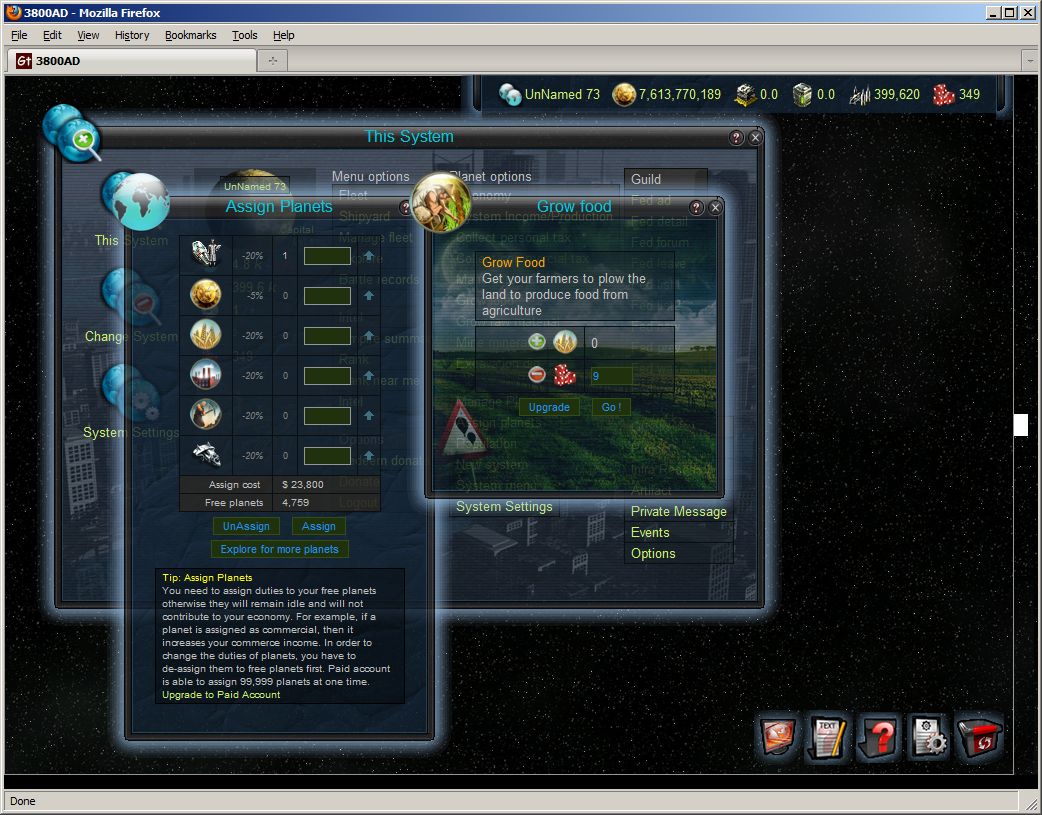Click the UnAssign button
Viewport: 1042px width, 815px height.
pos(246,526)
